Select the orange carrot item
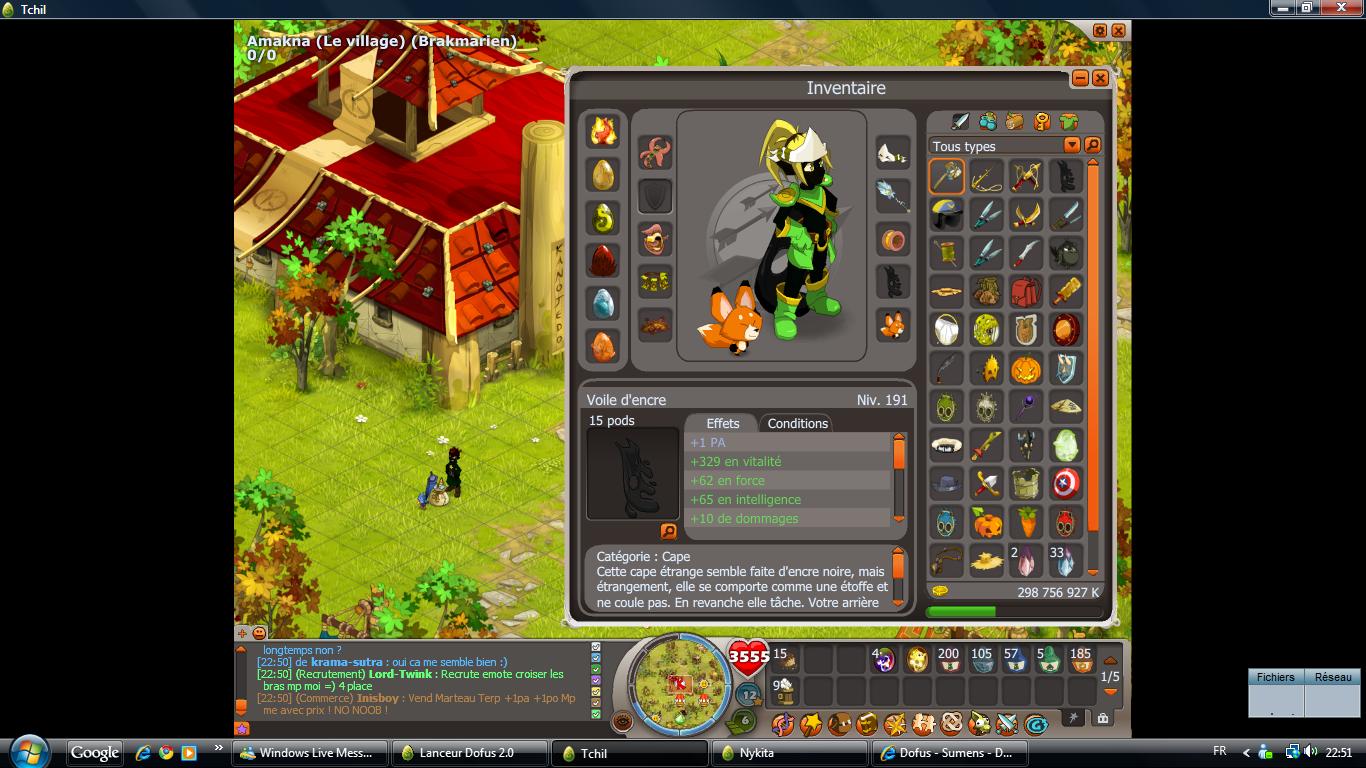The image size is (1366, 768). tap(1025, 522)
